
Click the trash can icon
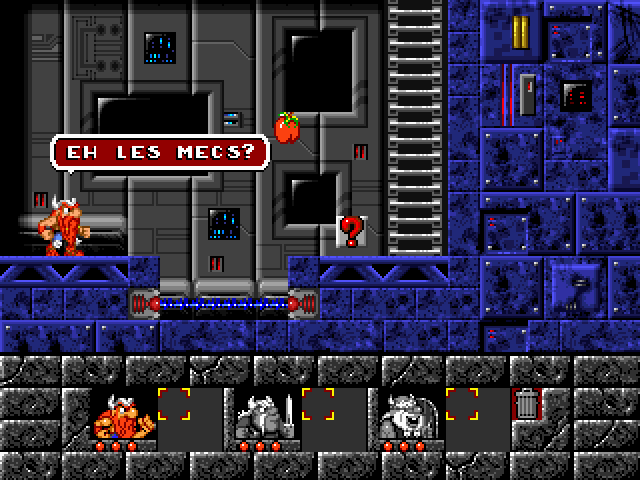[525, 405]
